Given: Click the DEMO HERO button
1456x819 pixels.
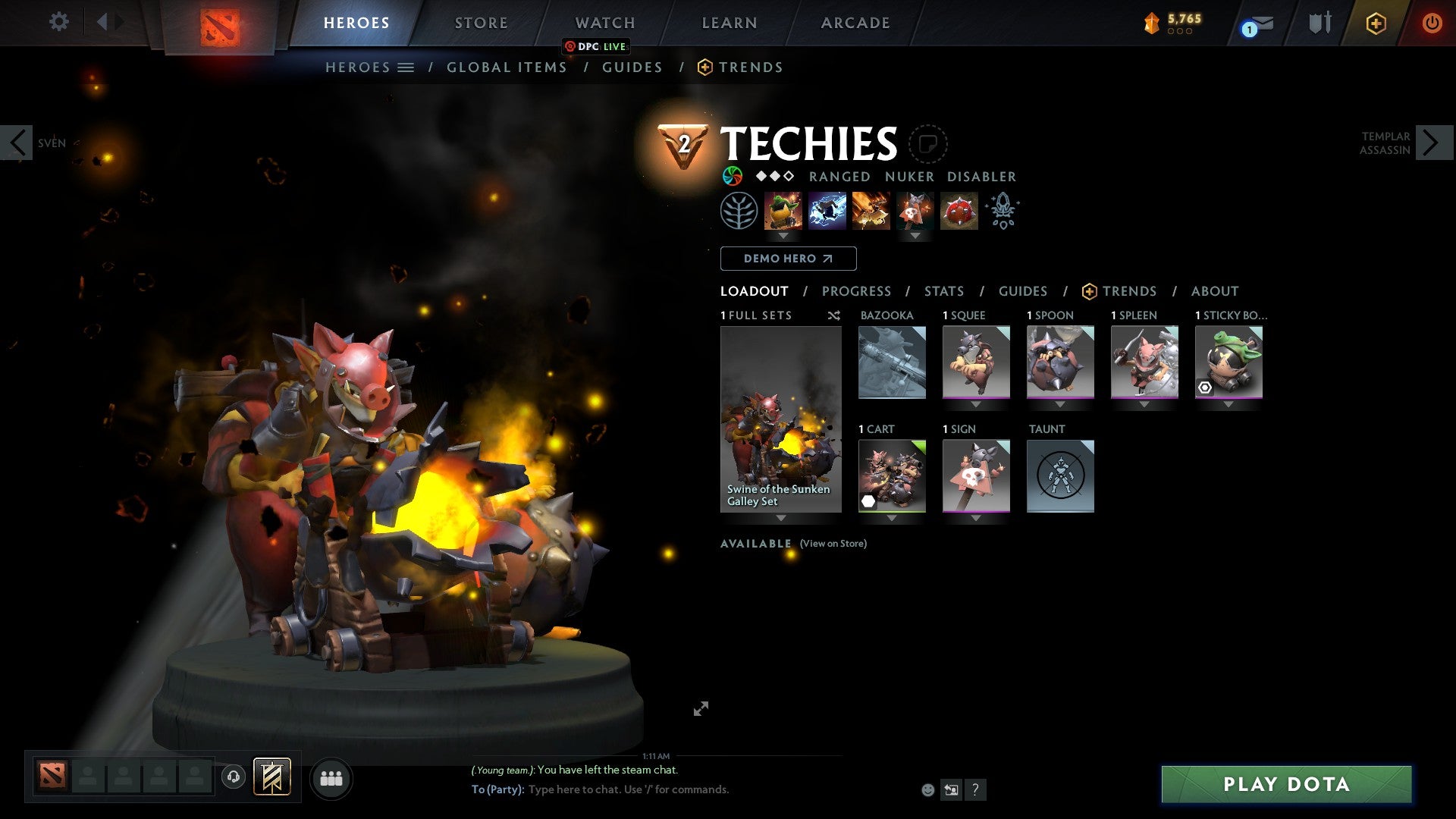Looking at the screenshot, I should pos(787,259).
